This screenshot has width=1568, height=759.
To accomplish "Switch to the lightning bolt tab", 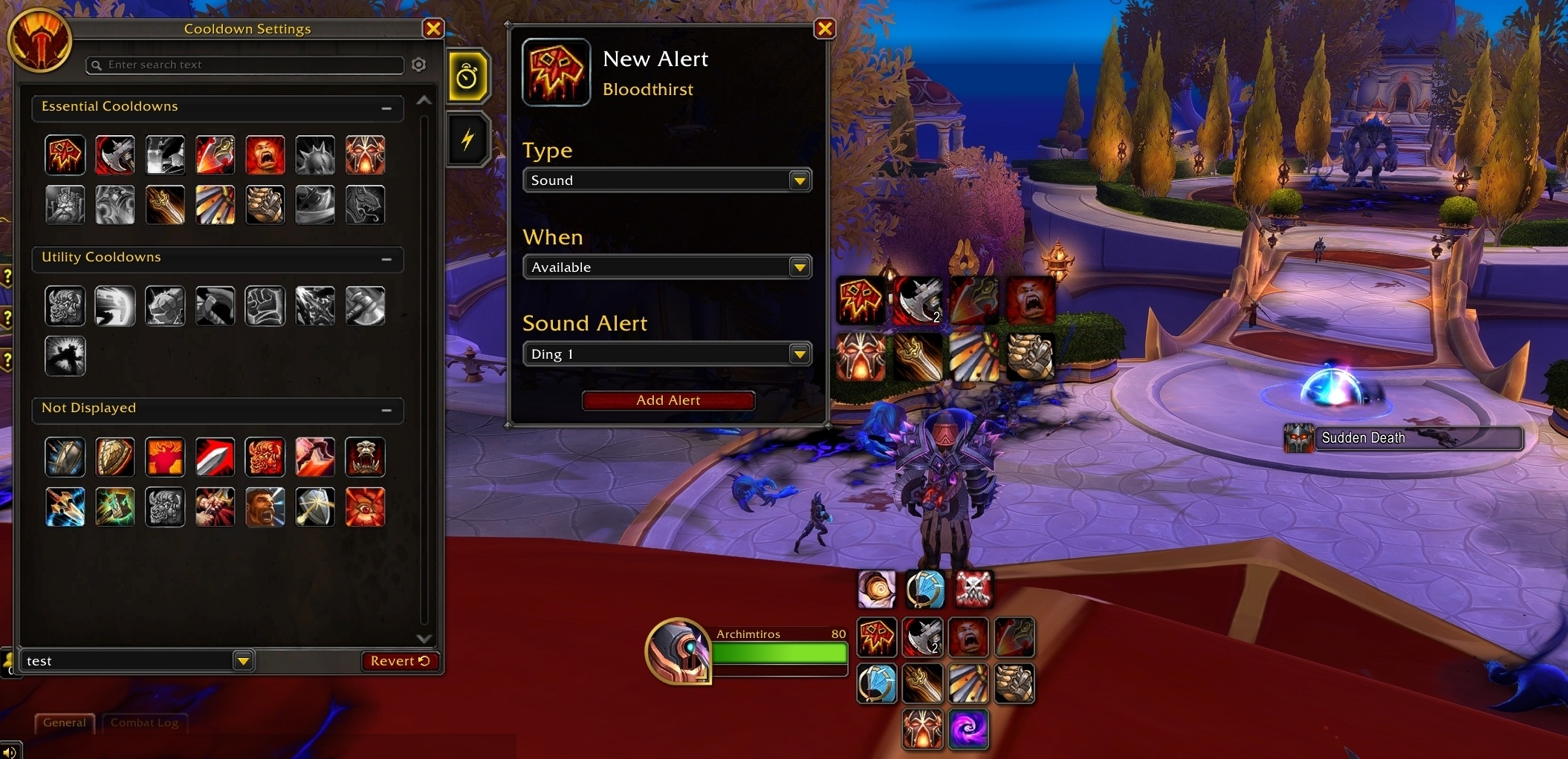I will click(x=467, y=139).
